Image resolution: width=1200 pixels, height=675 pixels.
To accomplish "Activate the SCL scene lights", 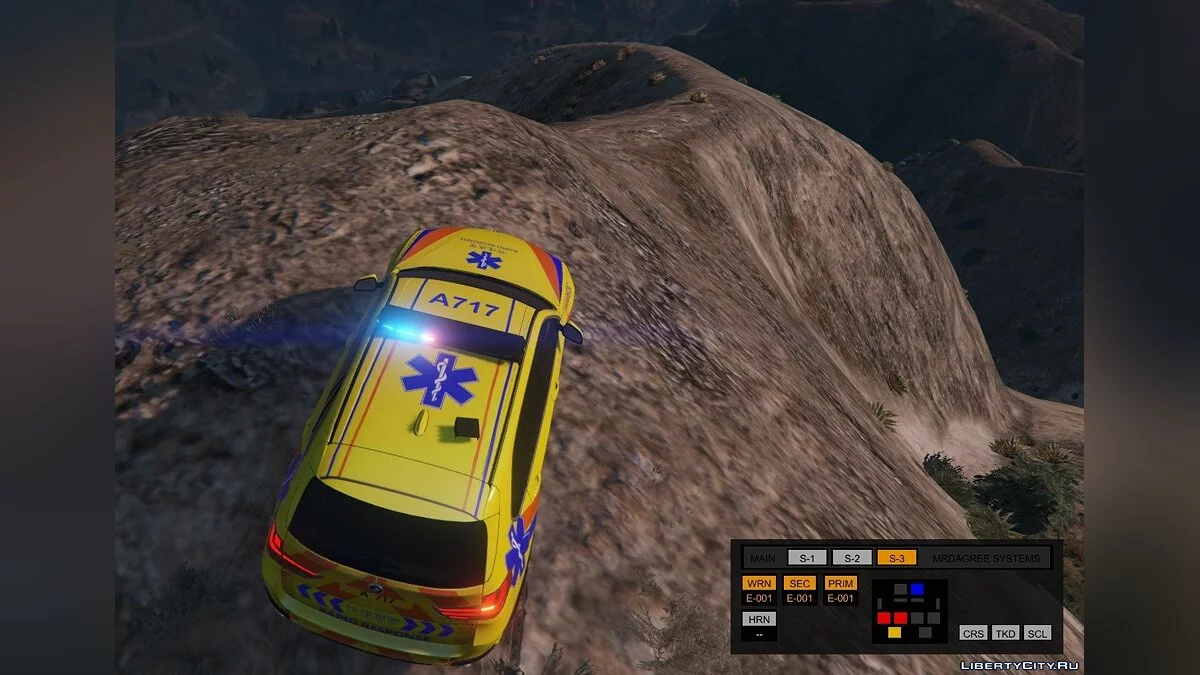I will click(1038, 633).
